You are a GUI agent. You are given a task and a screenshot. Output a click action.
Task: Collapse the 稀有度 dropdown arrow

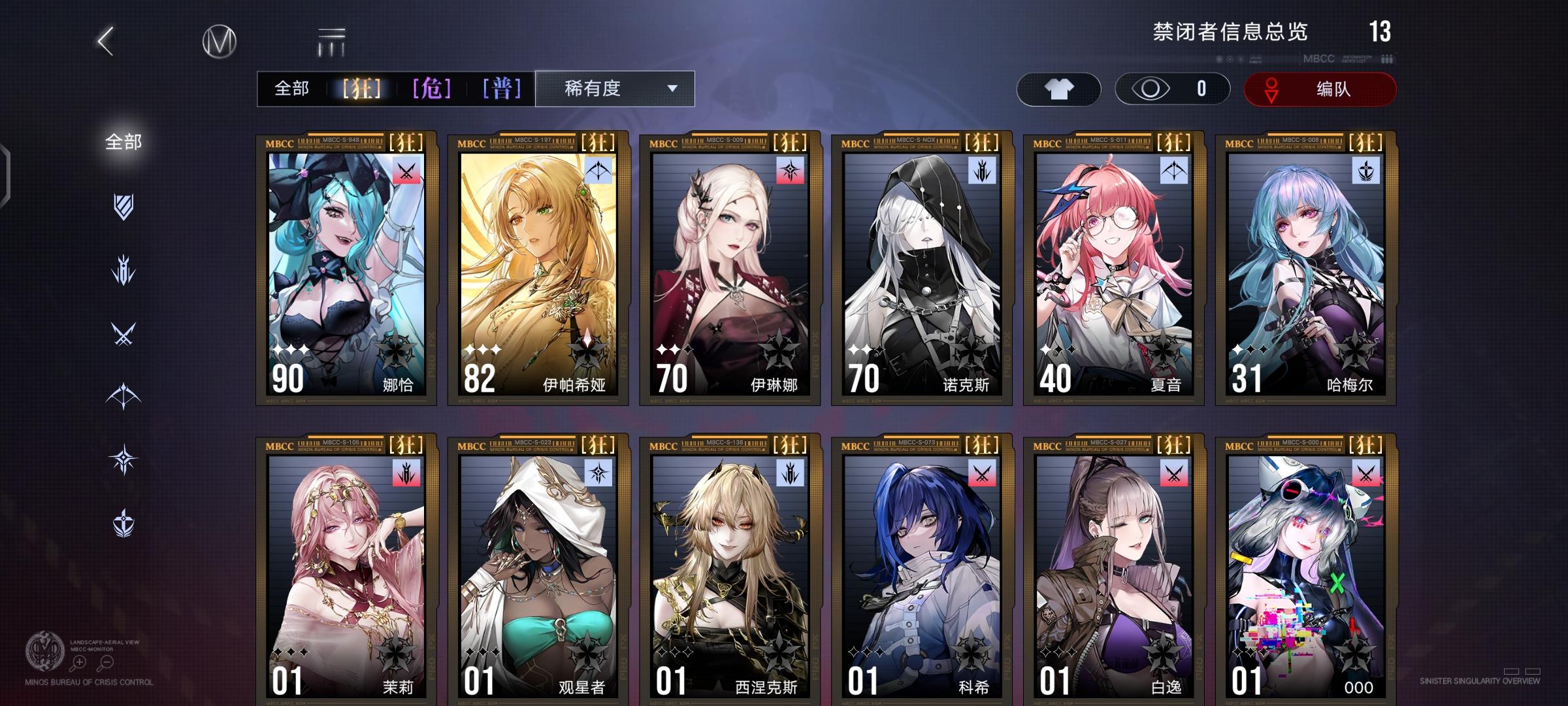pos(673,88)
